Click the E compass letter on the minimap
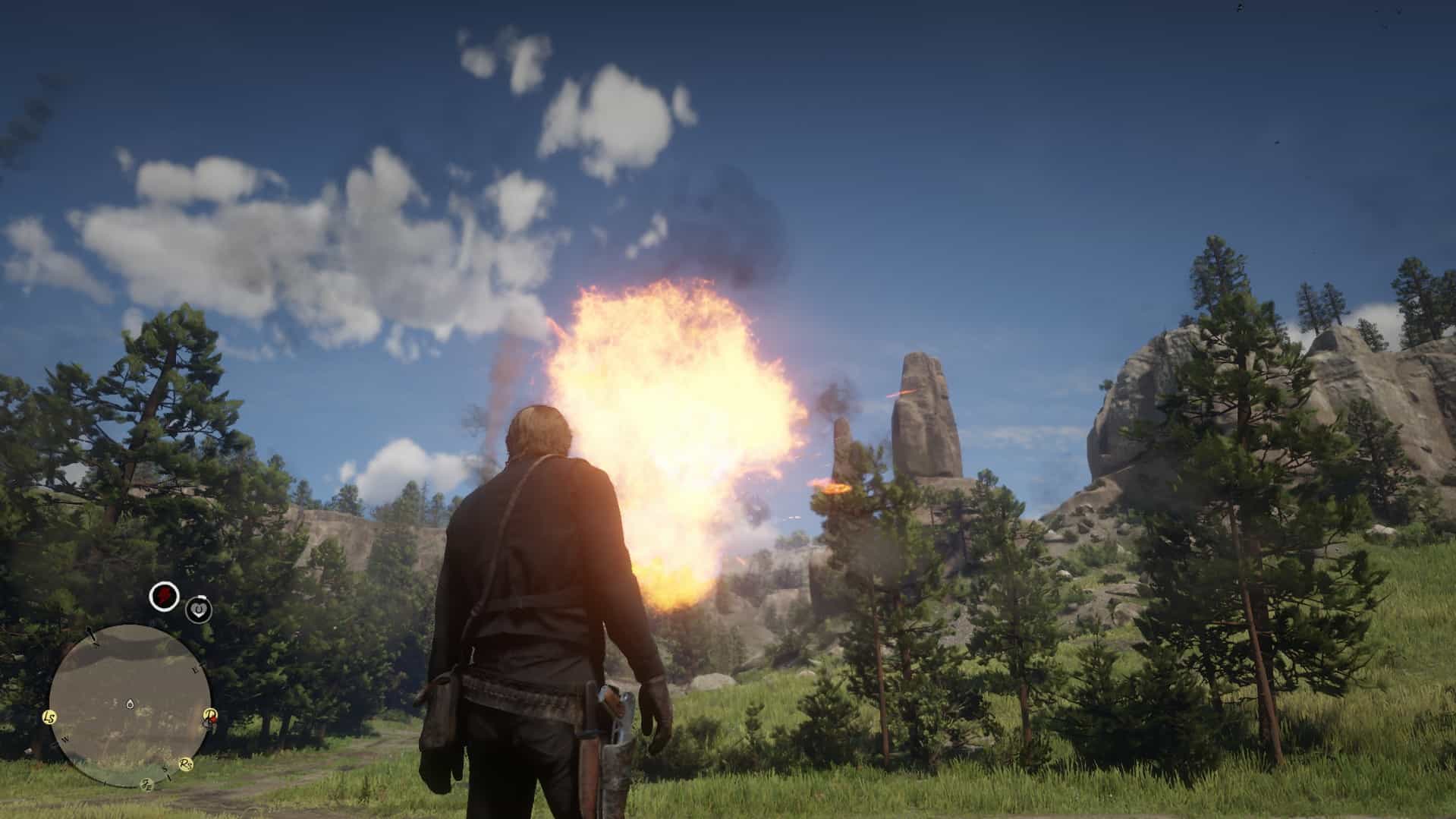 click(x=195, y=670)
